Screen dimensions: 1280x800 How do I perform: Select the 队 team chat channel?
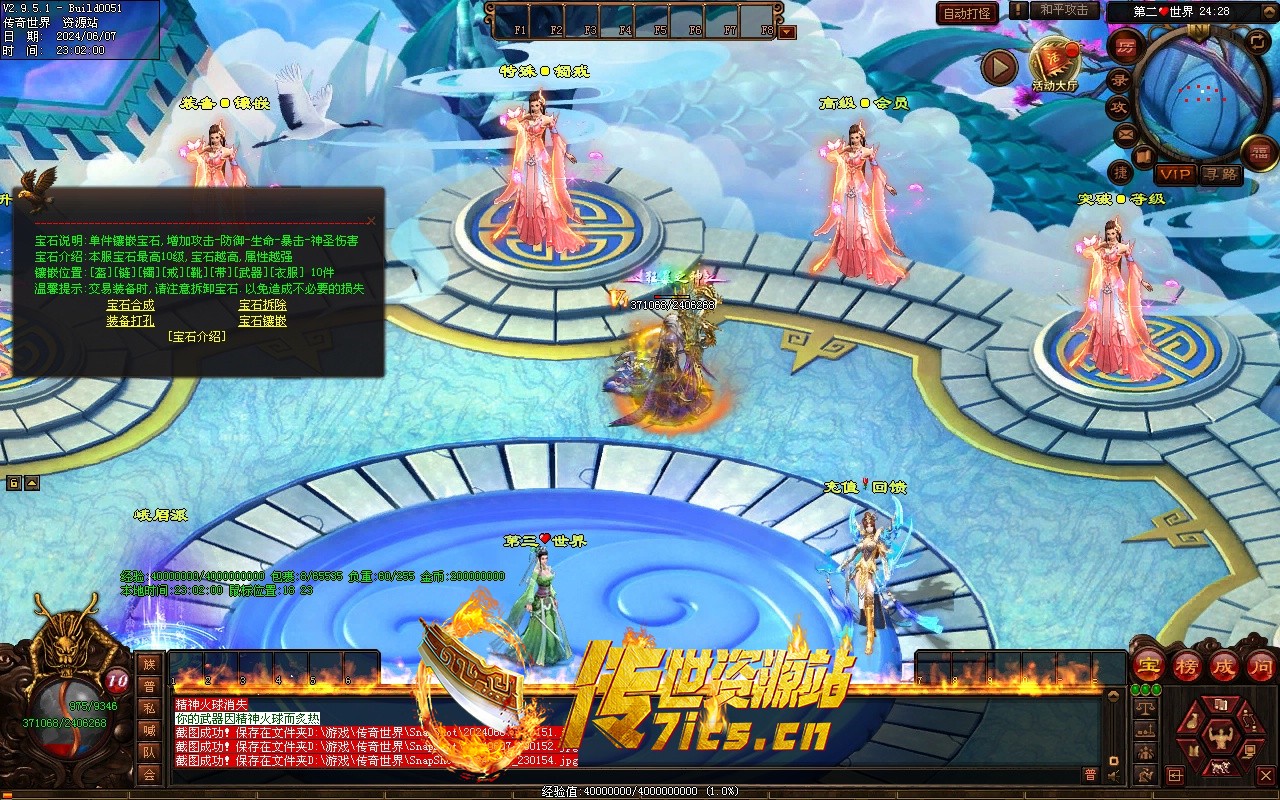click(149, 752)
